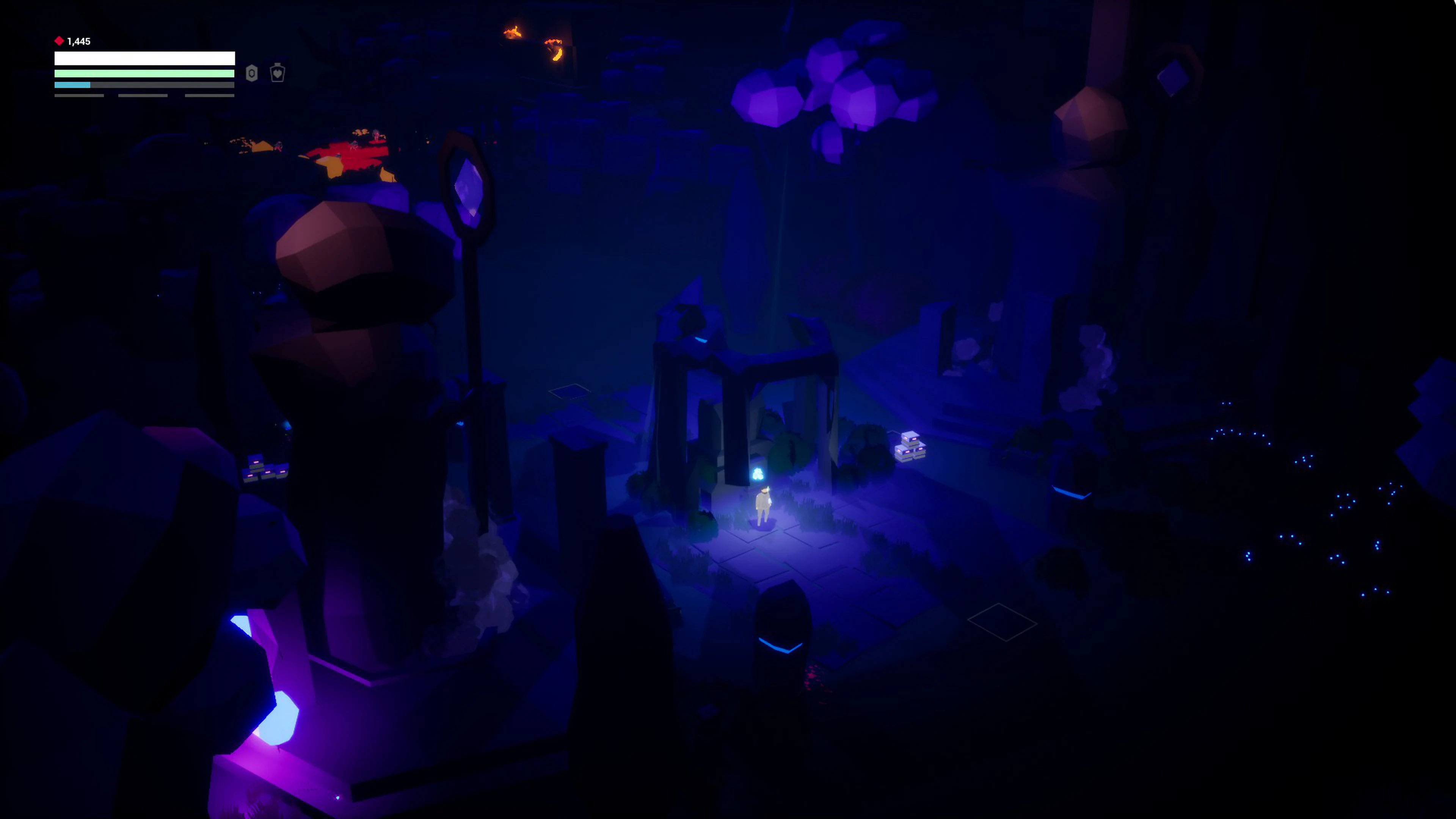This screenshot has height=819, width=1456.
Task: Open the white stacked crates right of the archway
Action: [x=910, y=447]
